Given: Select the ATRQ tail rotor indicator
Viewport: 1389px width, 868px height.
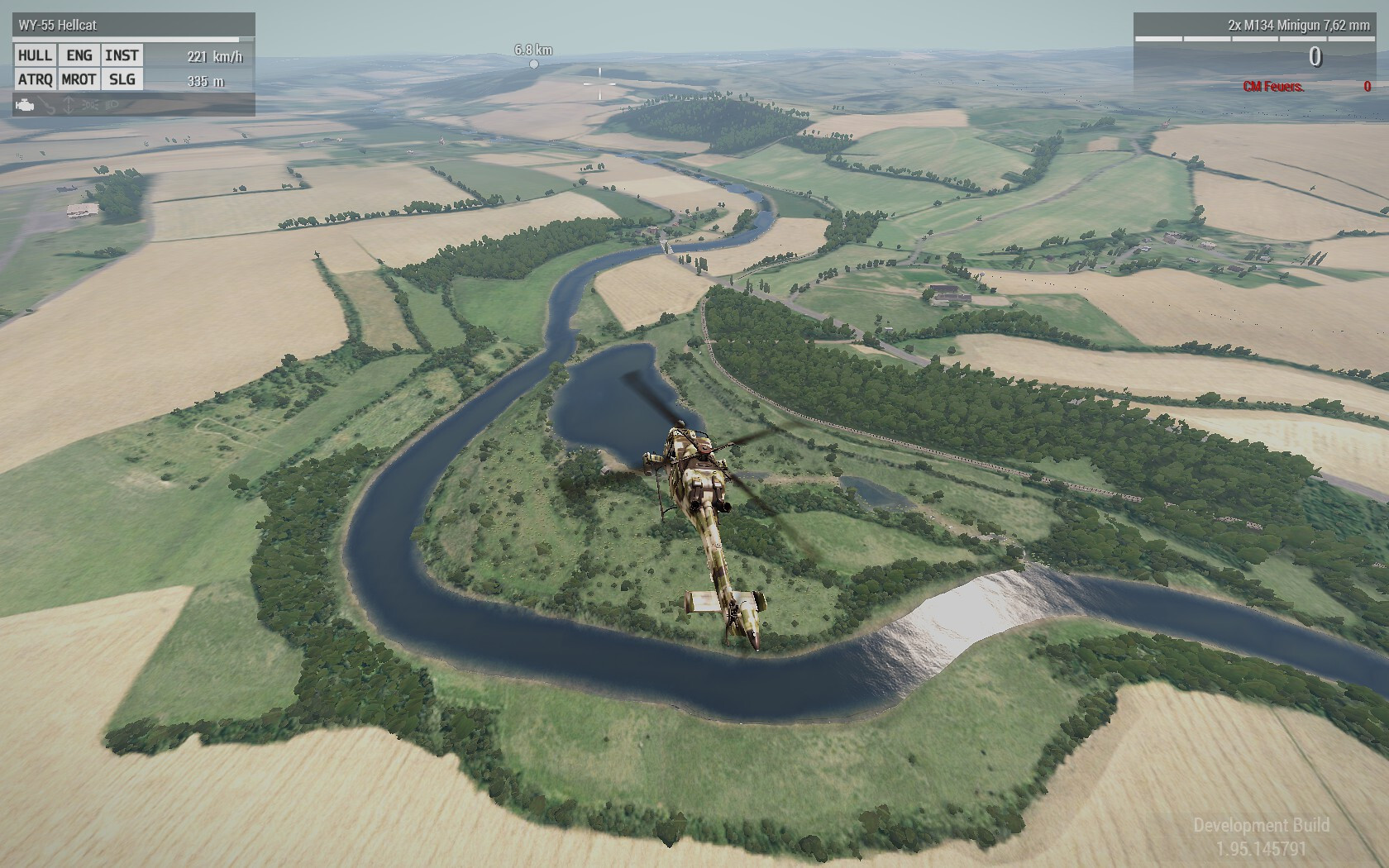Looking at the screenshot, I should (35, 79).
